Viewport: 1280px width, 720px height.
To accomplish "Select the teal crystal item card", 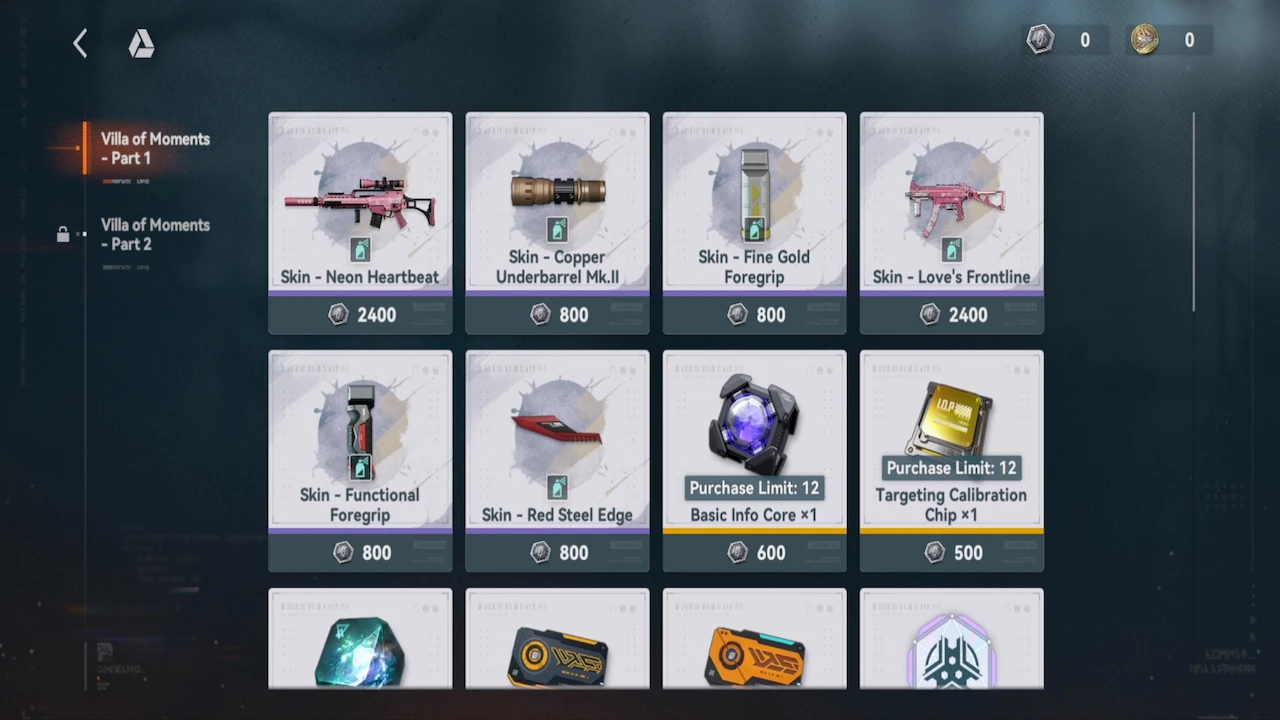I will click(x=360, y=640).
